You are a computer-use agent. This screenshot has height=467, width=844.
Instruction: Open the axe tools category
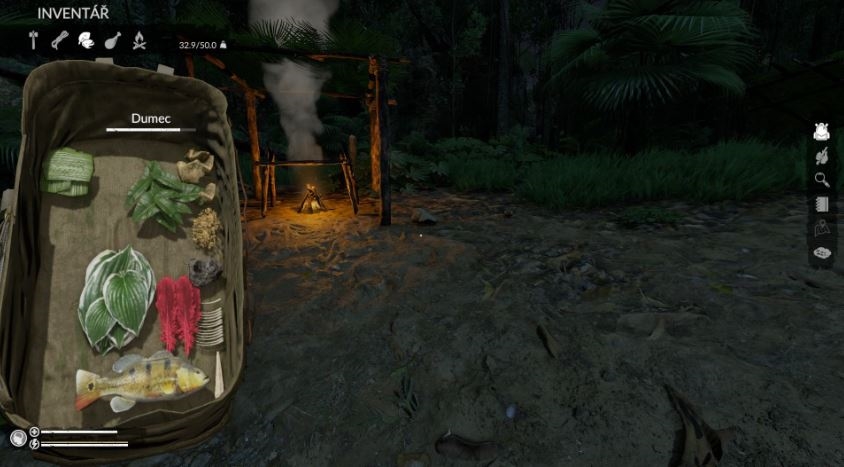point(34,41)
